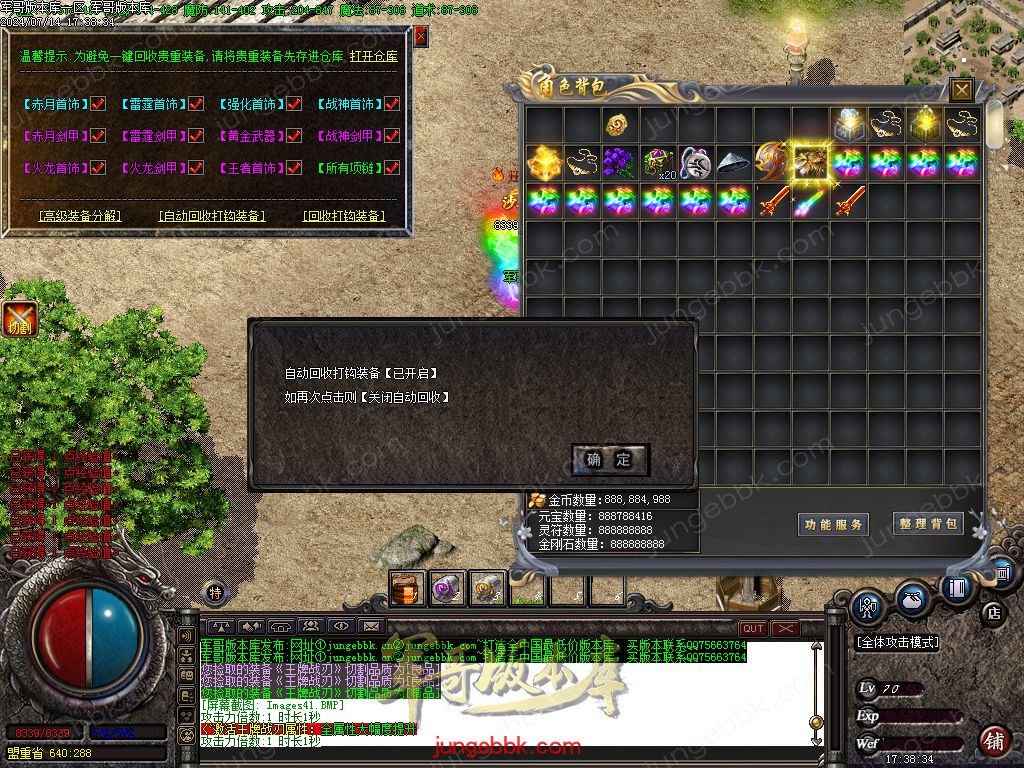Open 高级装备分解 equipment breakdown
The width and height of the screenshot is (1024, 768).
coord(80,215)
